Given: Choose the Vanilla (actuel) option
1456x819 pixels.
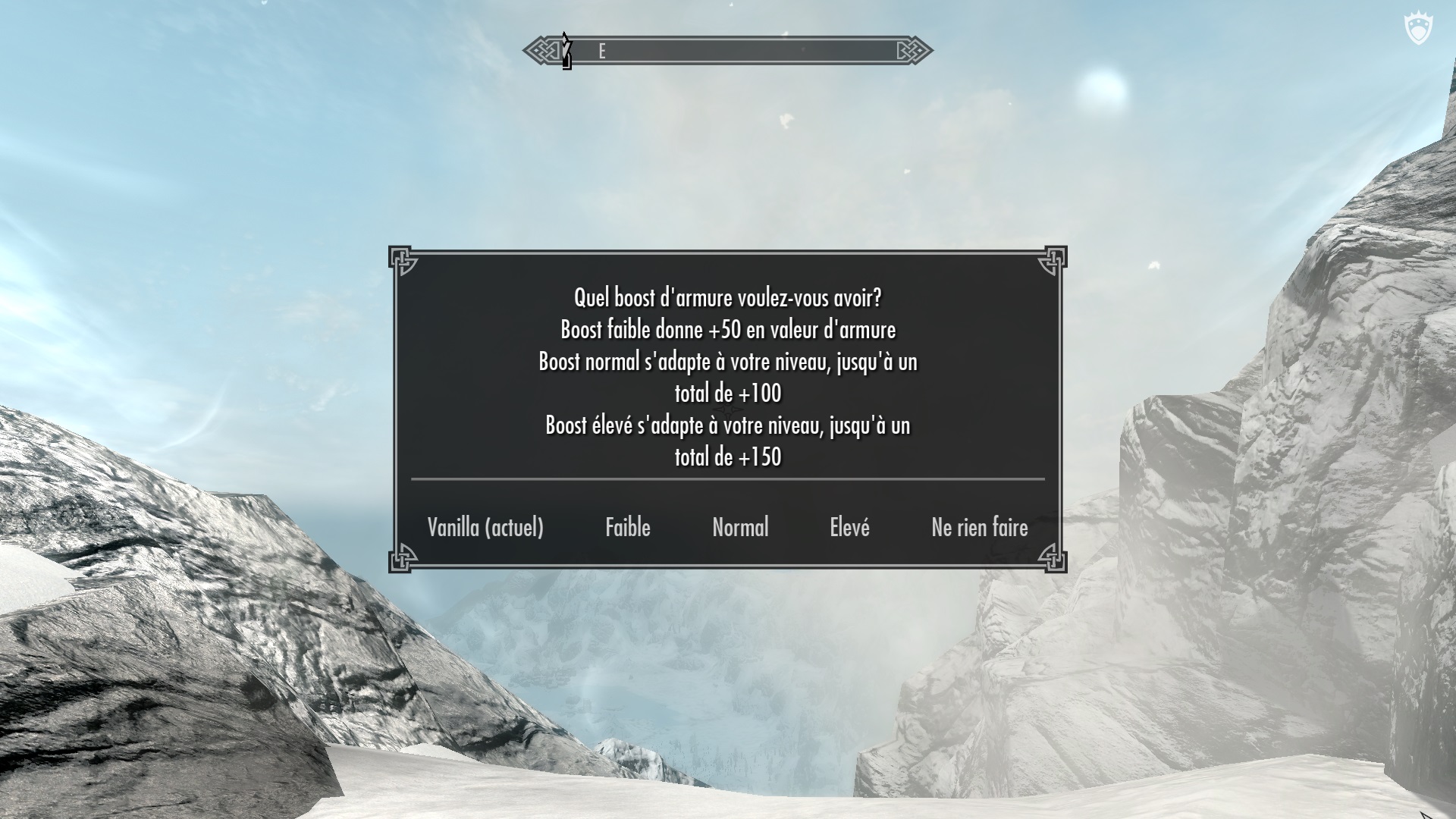Looking at the screenshot, I should pos(485,527).
